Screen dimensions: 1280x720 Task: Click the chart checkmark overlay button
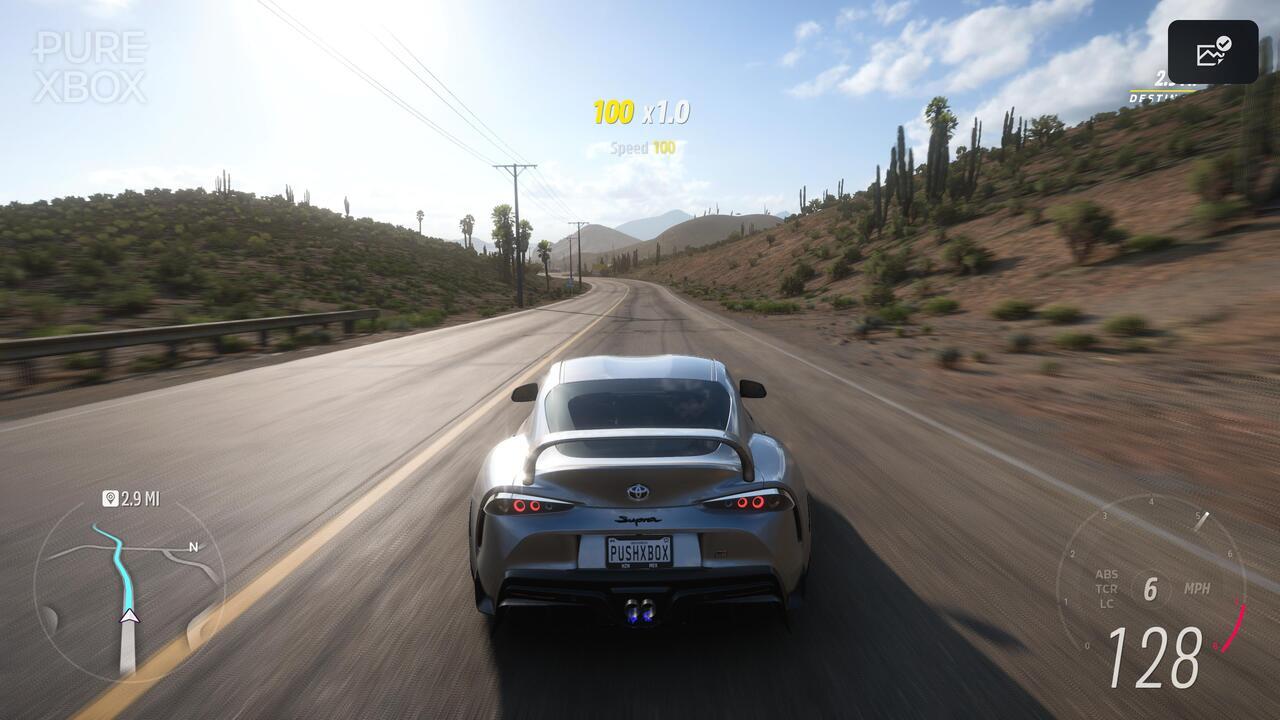coord(1213,52)
